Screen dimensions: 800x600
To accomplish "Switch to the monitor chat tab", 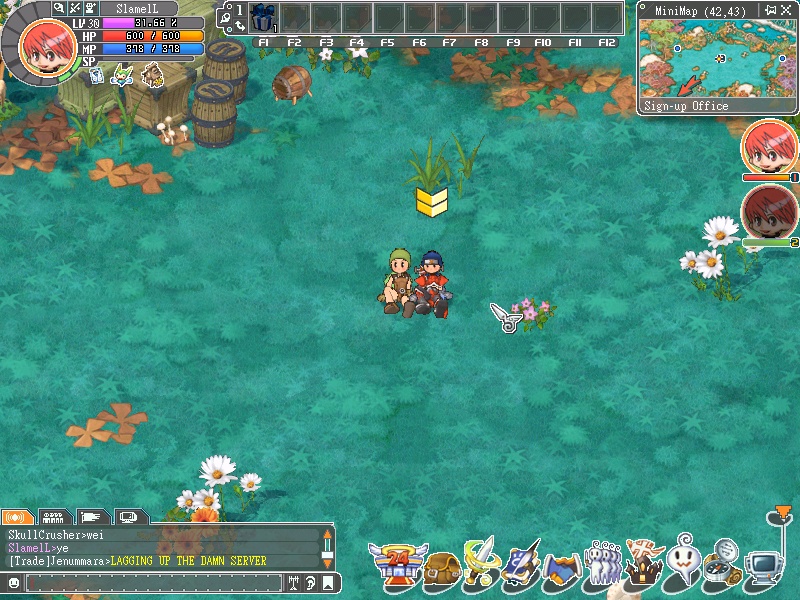I will tap(128, 517).
